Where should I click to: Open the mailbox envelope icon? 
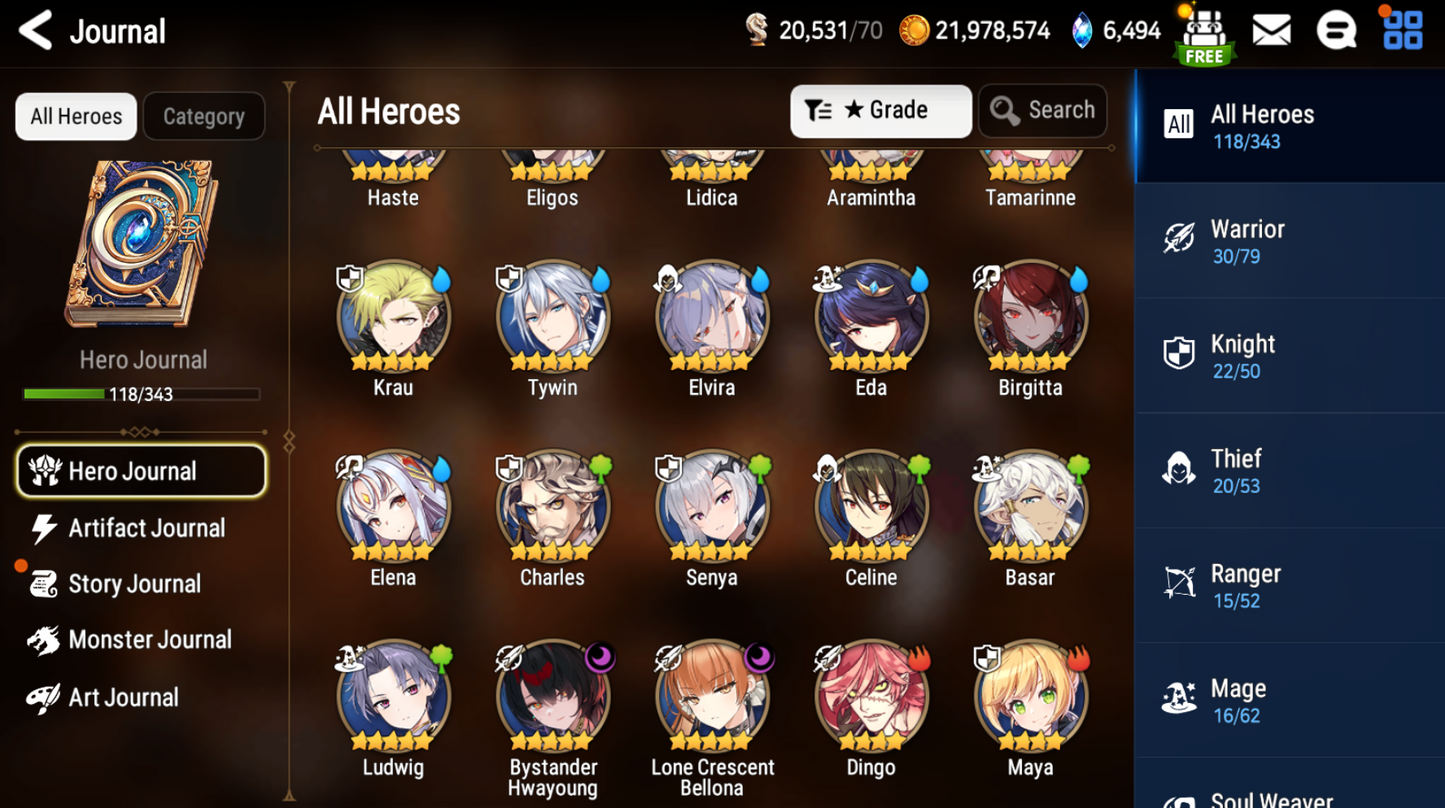[x=1271, y=31]
